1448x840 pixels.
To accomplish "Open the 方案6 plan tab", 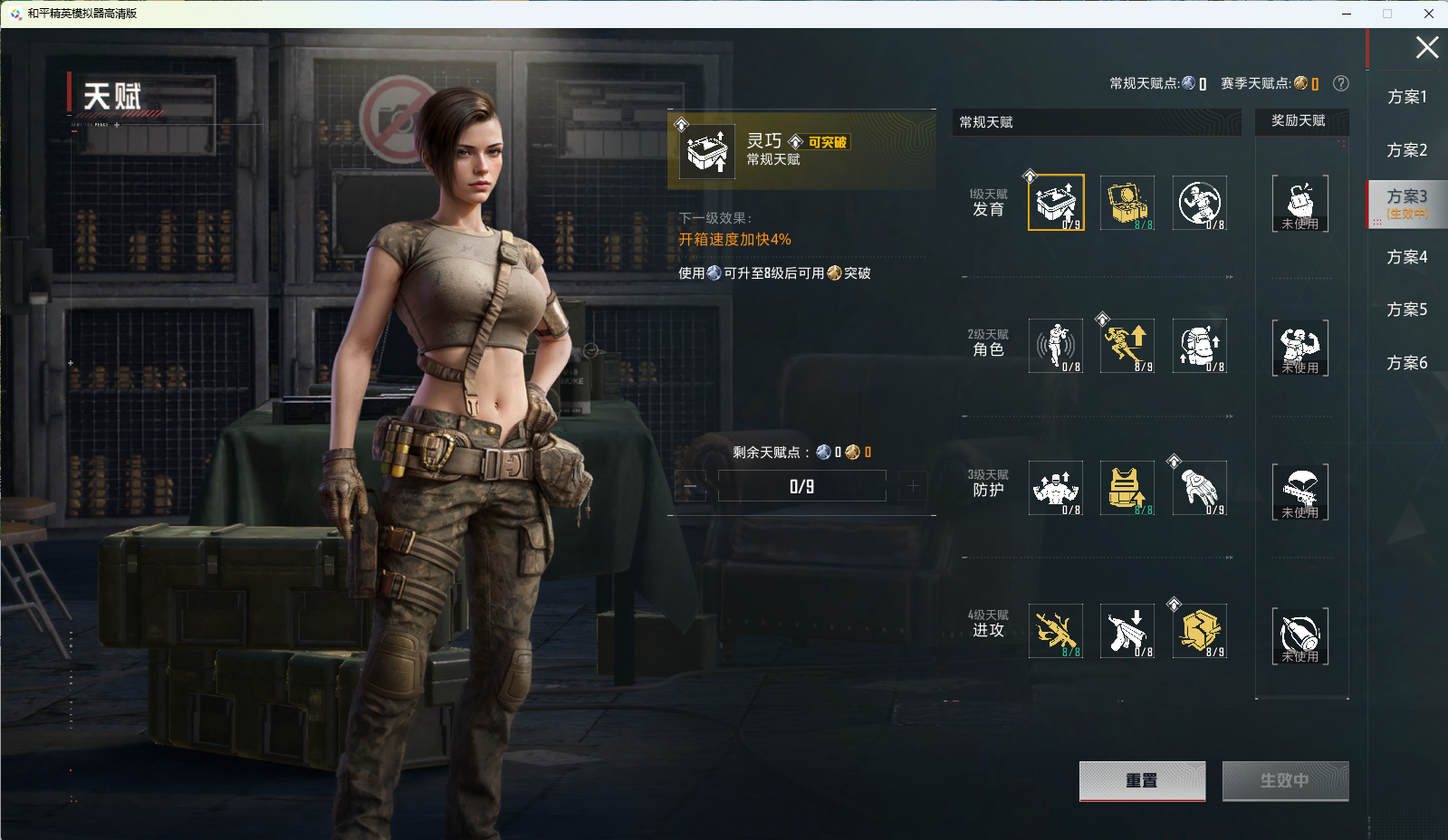I will pos(1406,363).
